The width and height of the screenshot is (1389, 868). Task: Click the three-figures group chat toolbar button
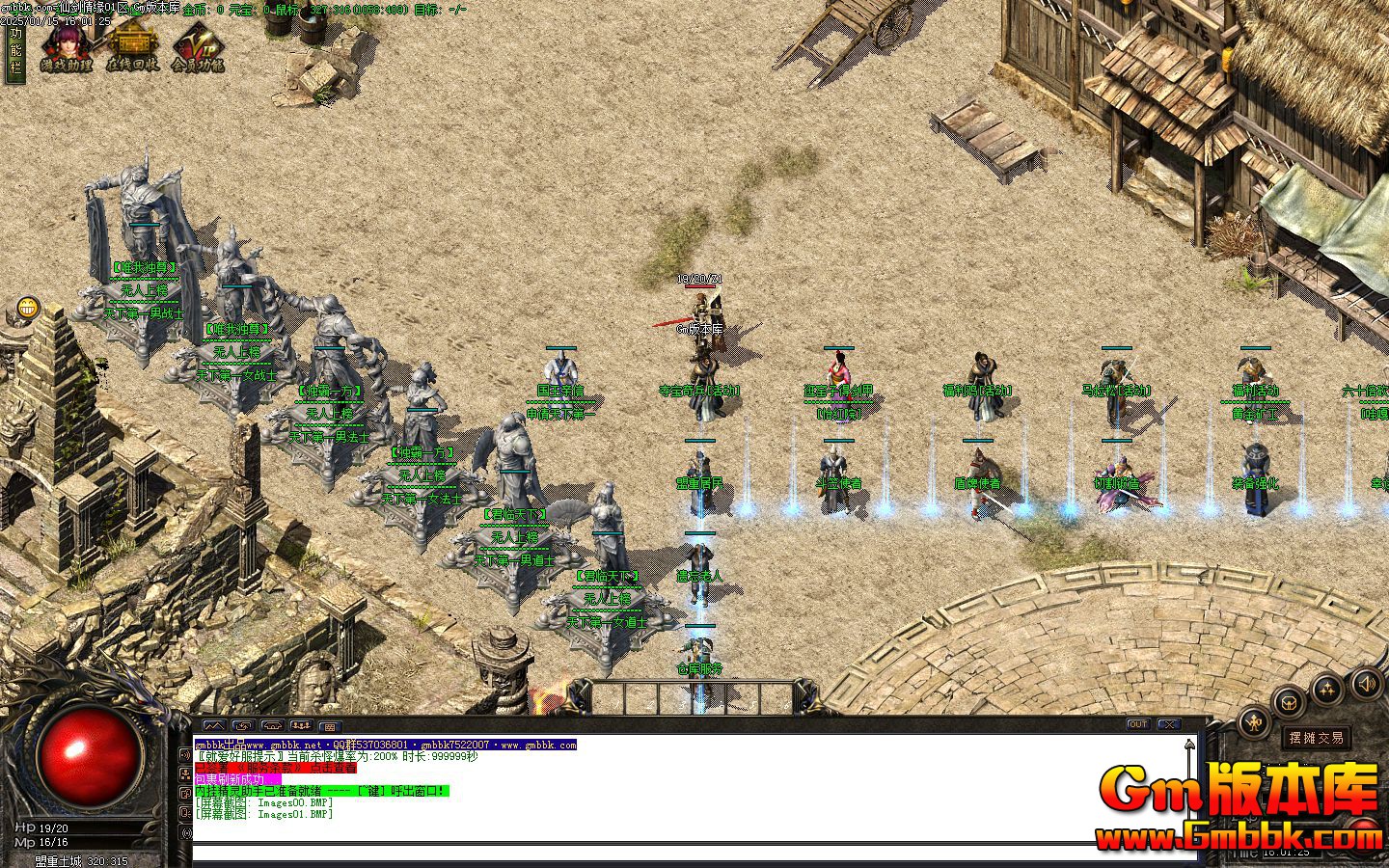pos(301,725)
